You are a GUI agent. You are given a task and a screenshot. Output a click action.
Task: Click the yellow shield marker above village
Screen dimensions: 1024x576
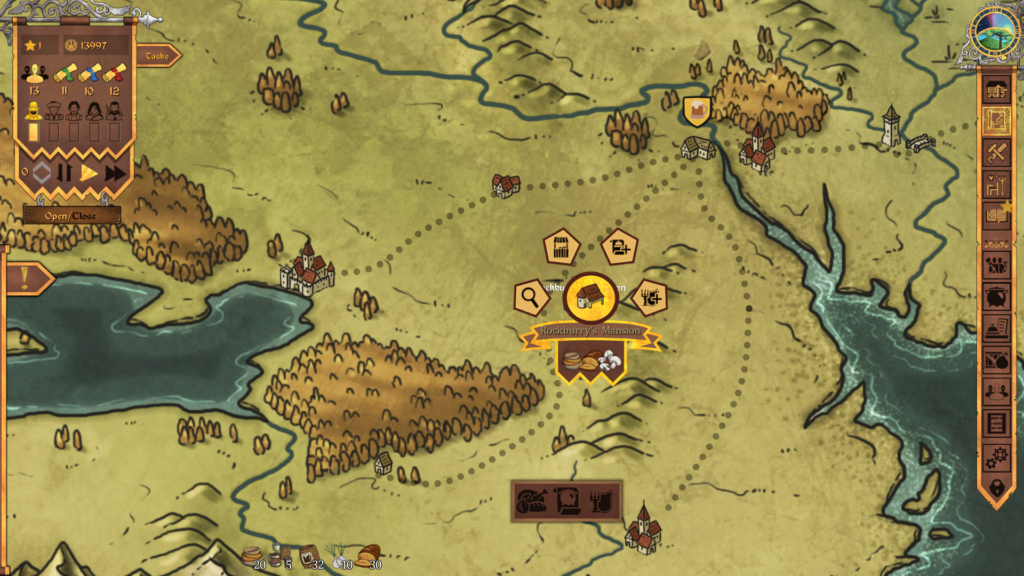[697, 110]
